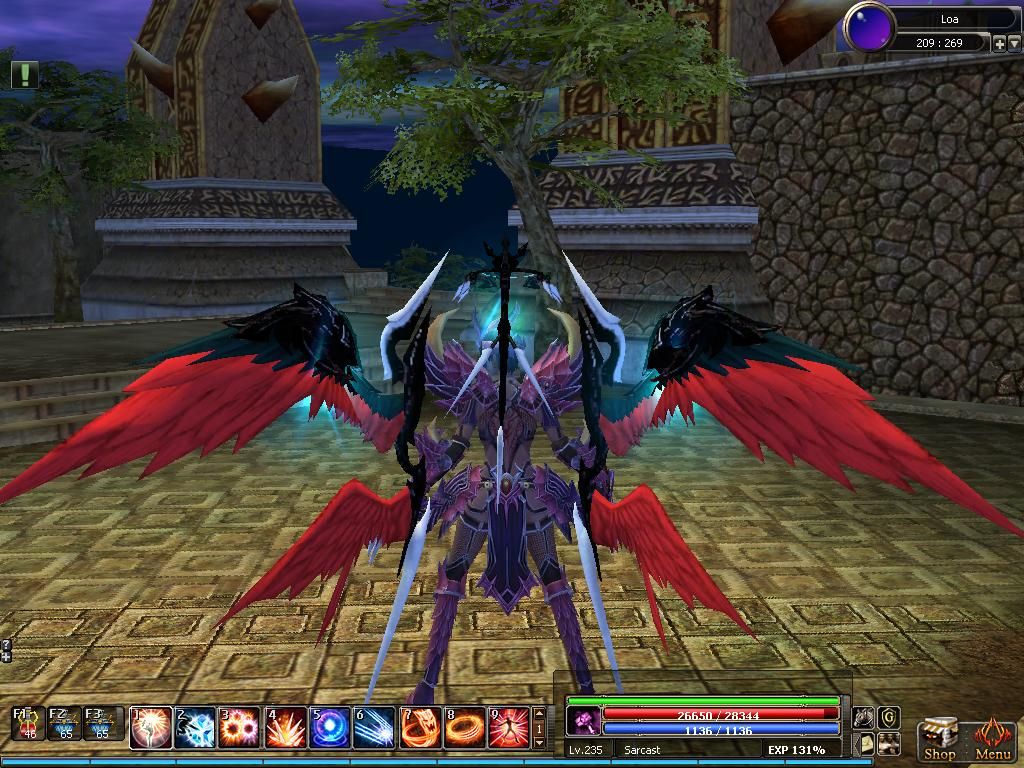This screenshot has width=1024, height=768.
Task: Click the green exclamation notification icon
Action: coord(25,73)
